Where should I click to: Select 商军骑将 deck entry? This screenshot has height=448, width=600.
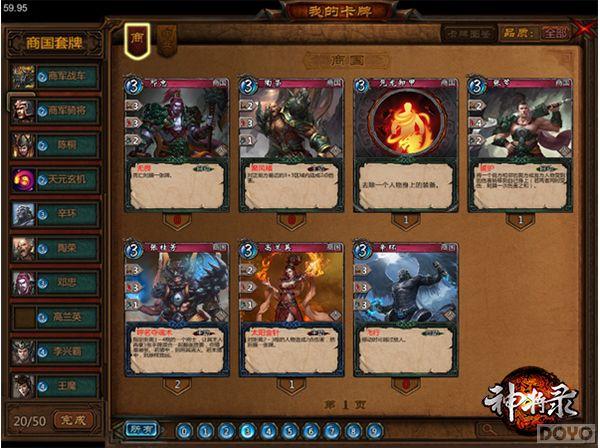click(x=66, y=110)
